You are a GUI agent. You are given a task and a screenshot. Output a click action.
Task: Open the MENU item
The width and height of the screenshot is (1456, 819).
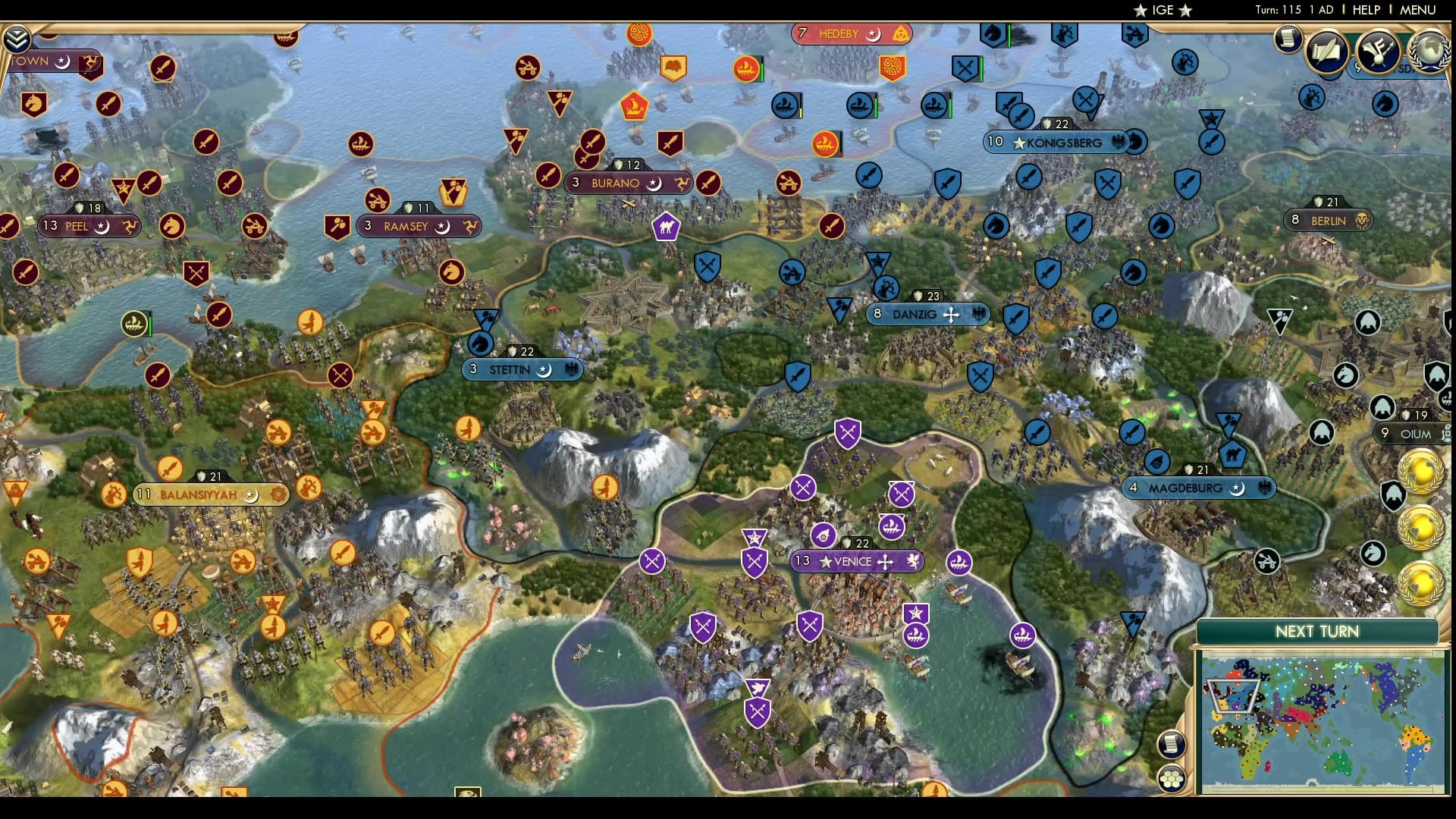coord(1419,10)
